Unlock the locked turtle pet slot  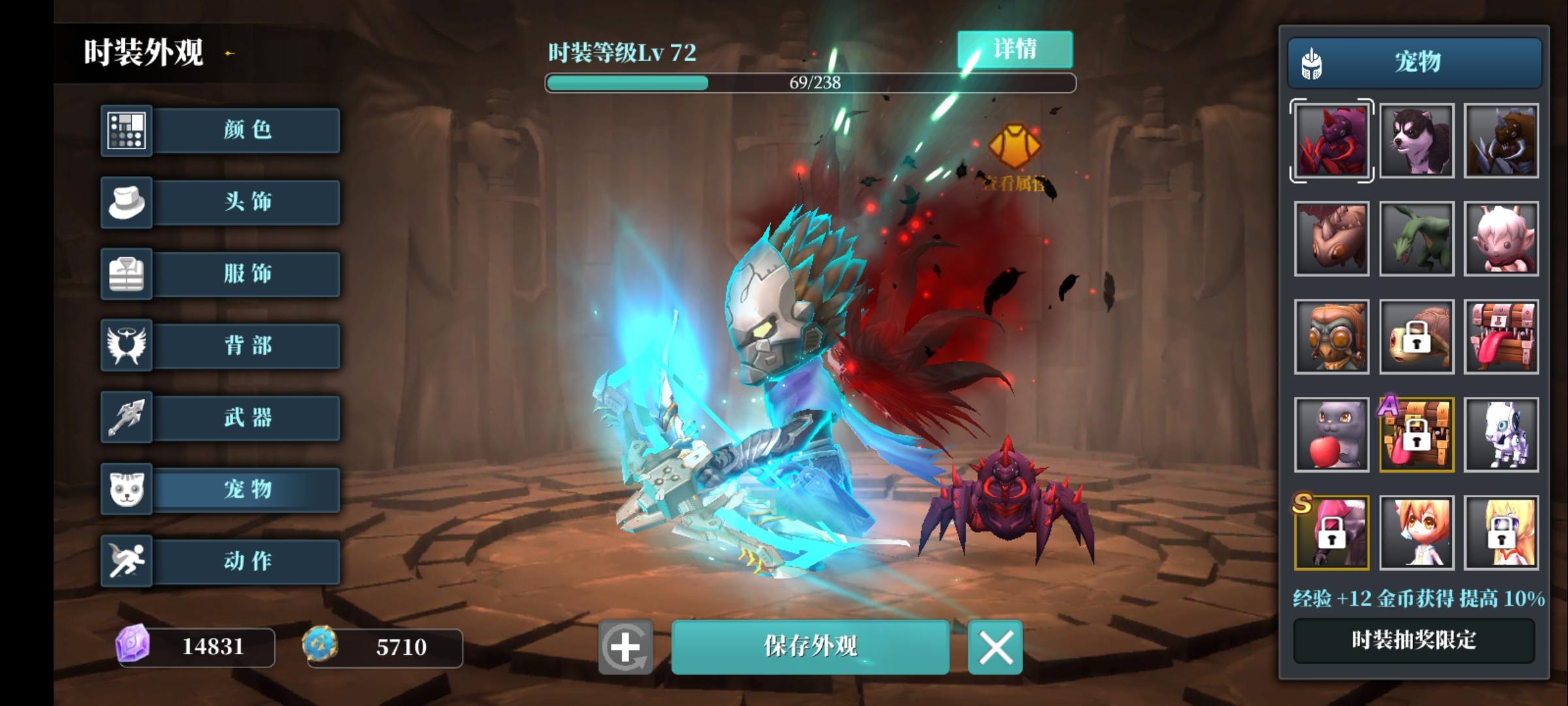coord(1416,335)
